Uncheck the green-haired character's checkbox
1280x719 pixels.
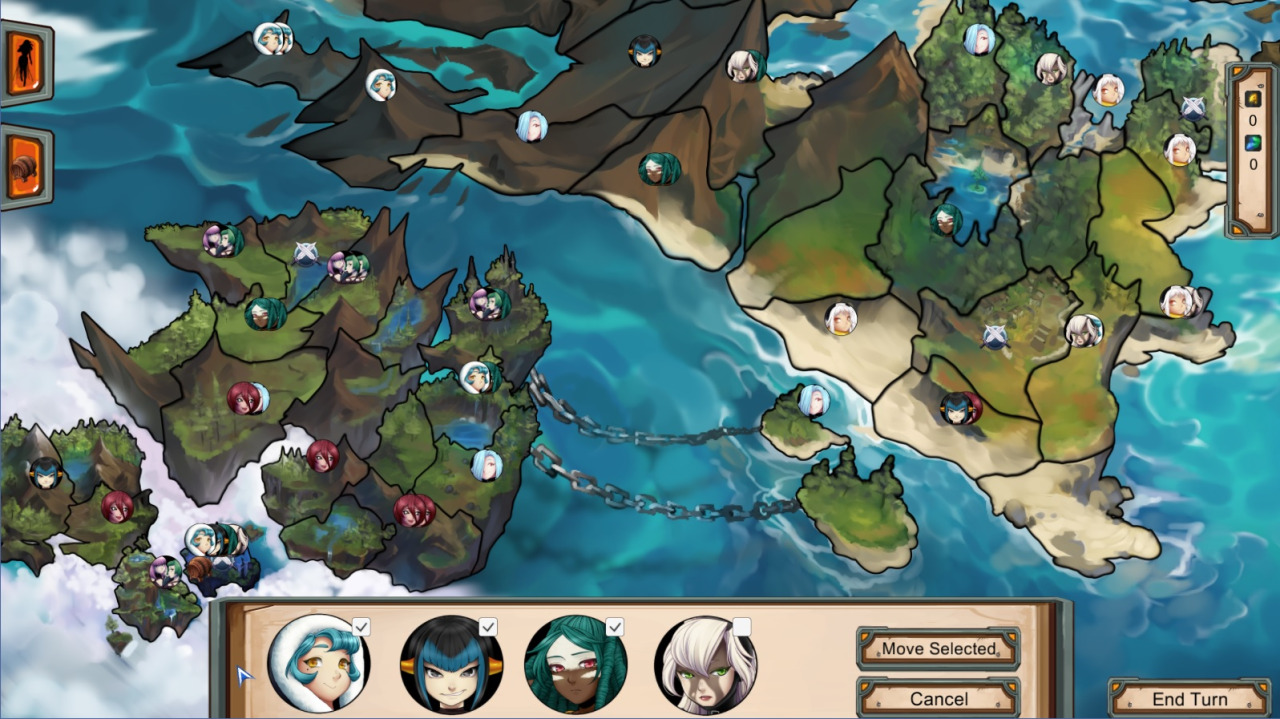tap(614, 627)
